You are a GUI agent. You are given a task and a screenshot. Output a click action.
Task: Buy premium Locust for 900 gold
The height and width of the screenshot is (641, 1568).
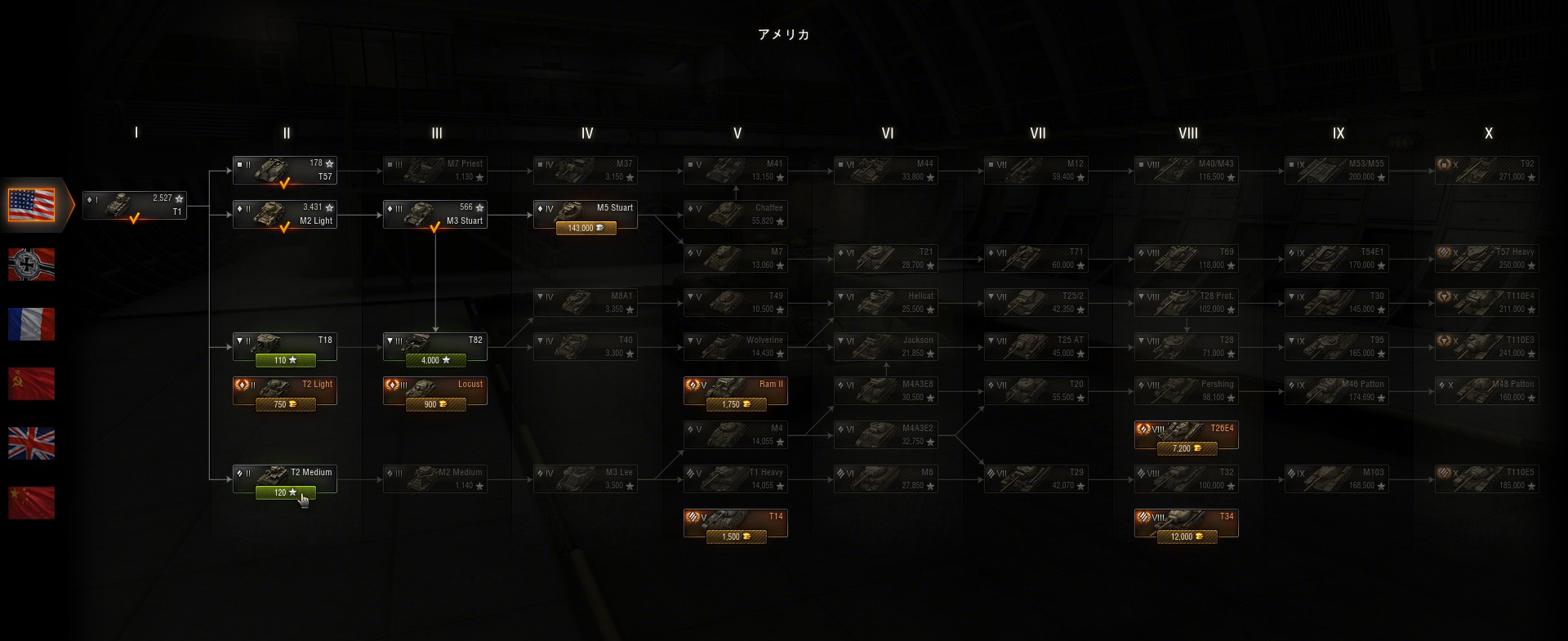click(435, 404)
